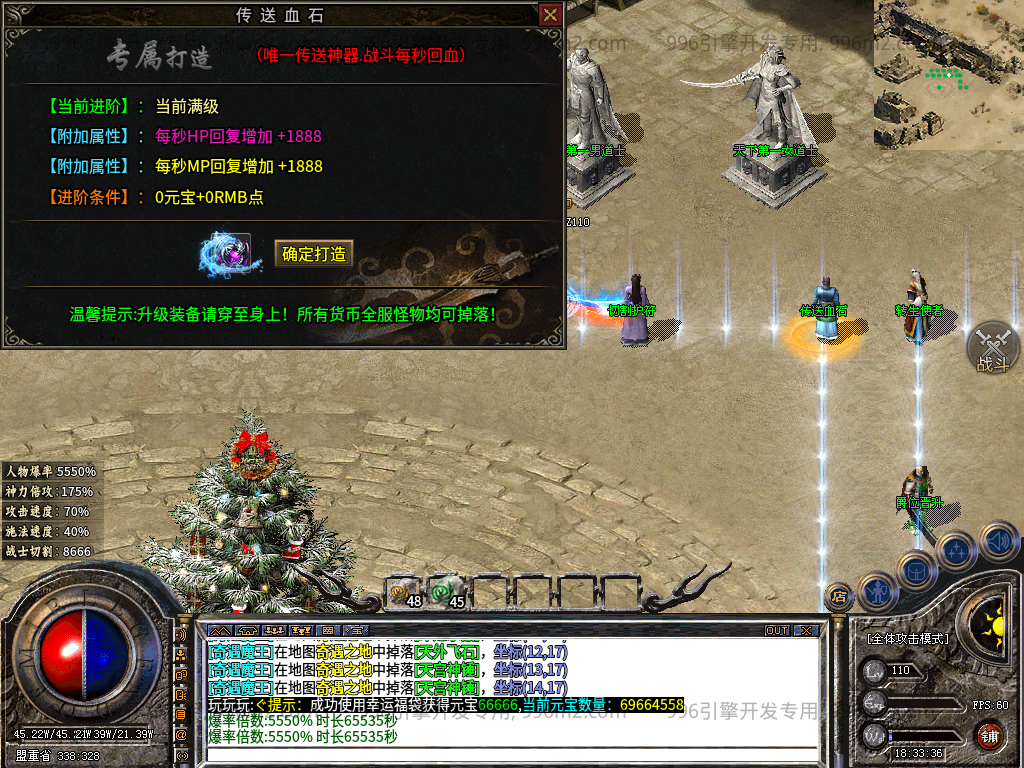Viewport: 1024px width, 768px height.
Task: Open the bag inventory icon
Action: click(x=917, y=570)
